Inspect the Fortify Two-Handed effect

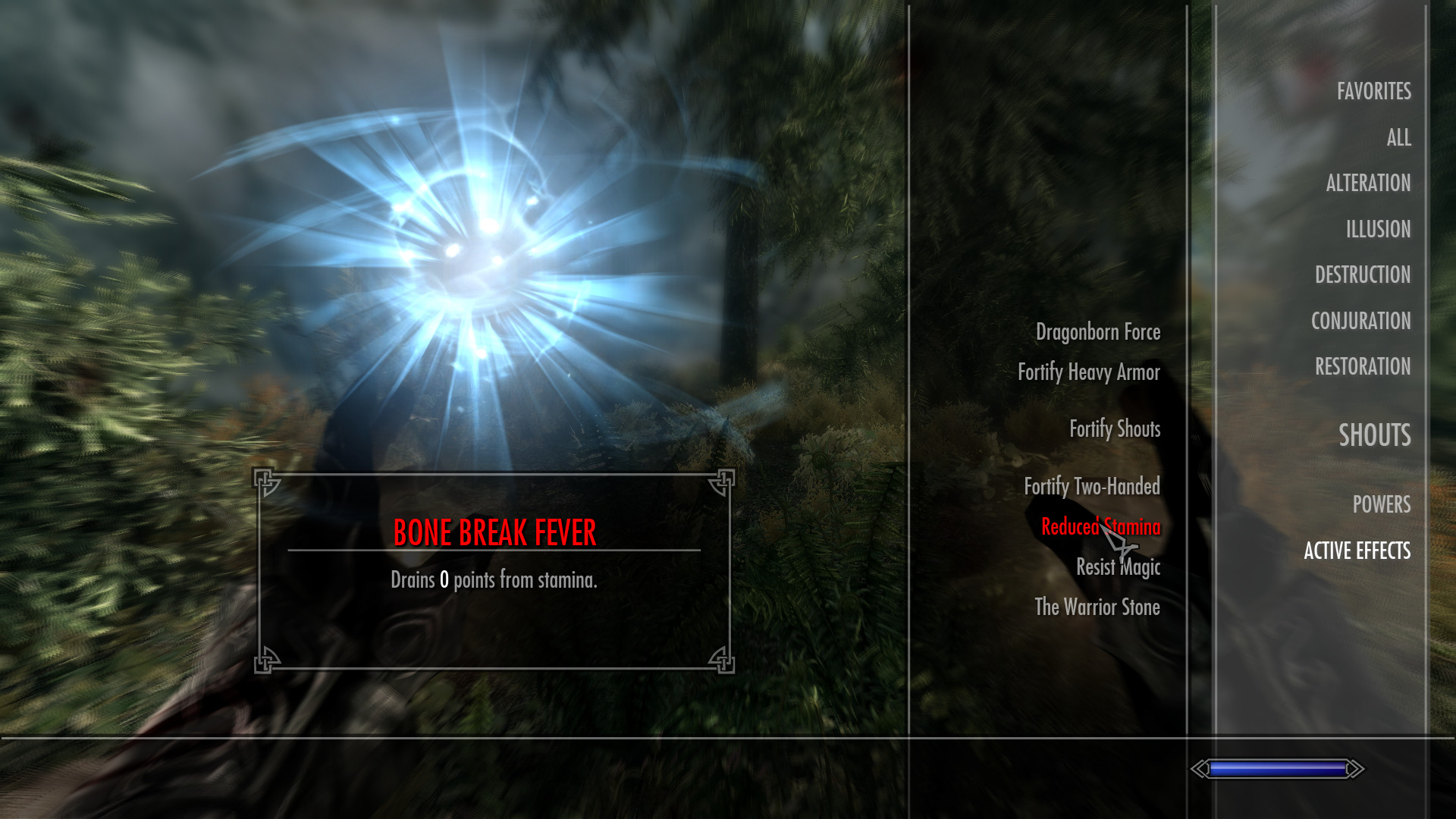[1093, 486]
